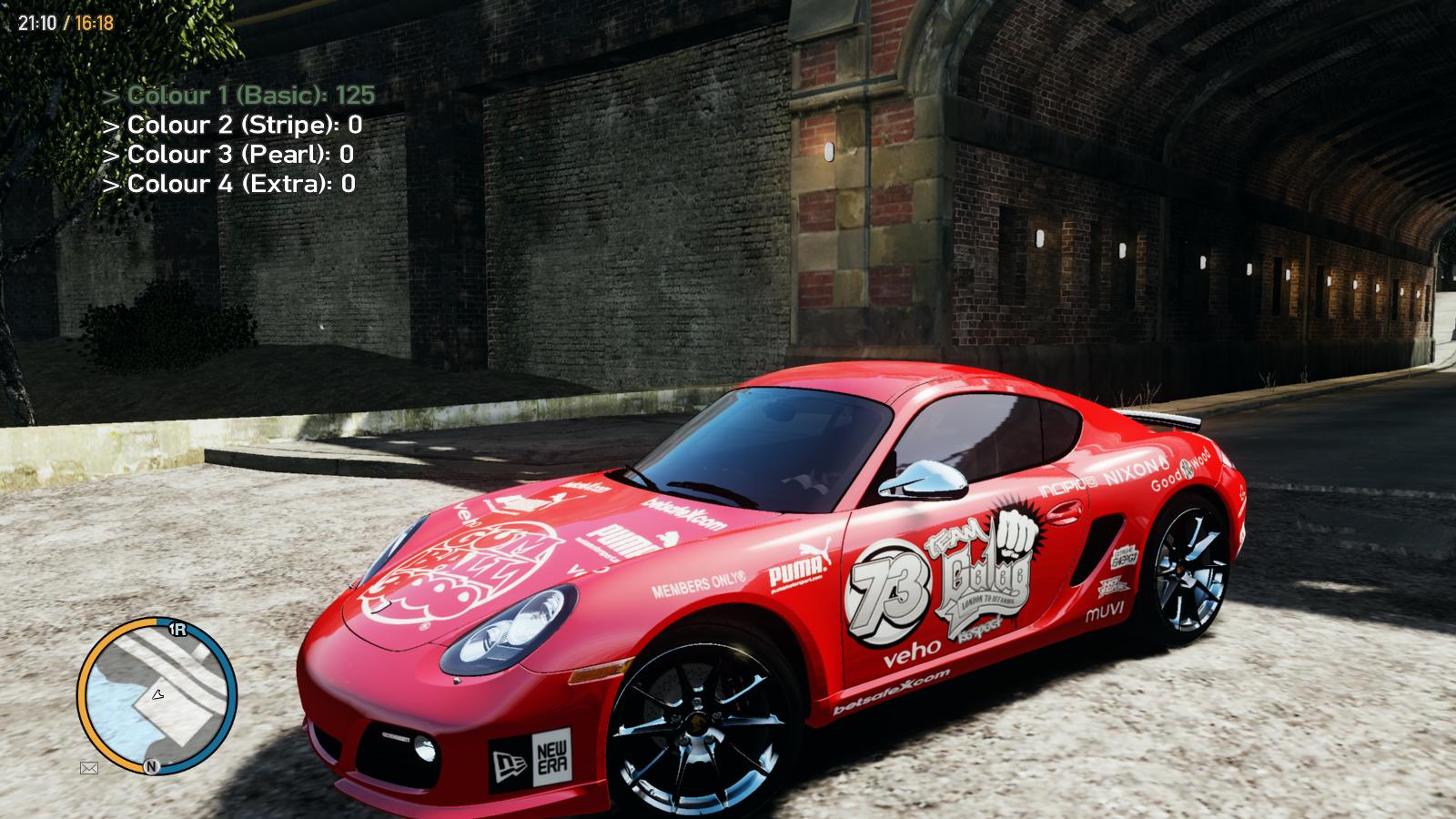This screenshot has width=1456, height=819.
Task: Open the envelope message icon
Action: pos(89,768)
